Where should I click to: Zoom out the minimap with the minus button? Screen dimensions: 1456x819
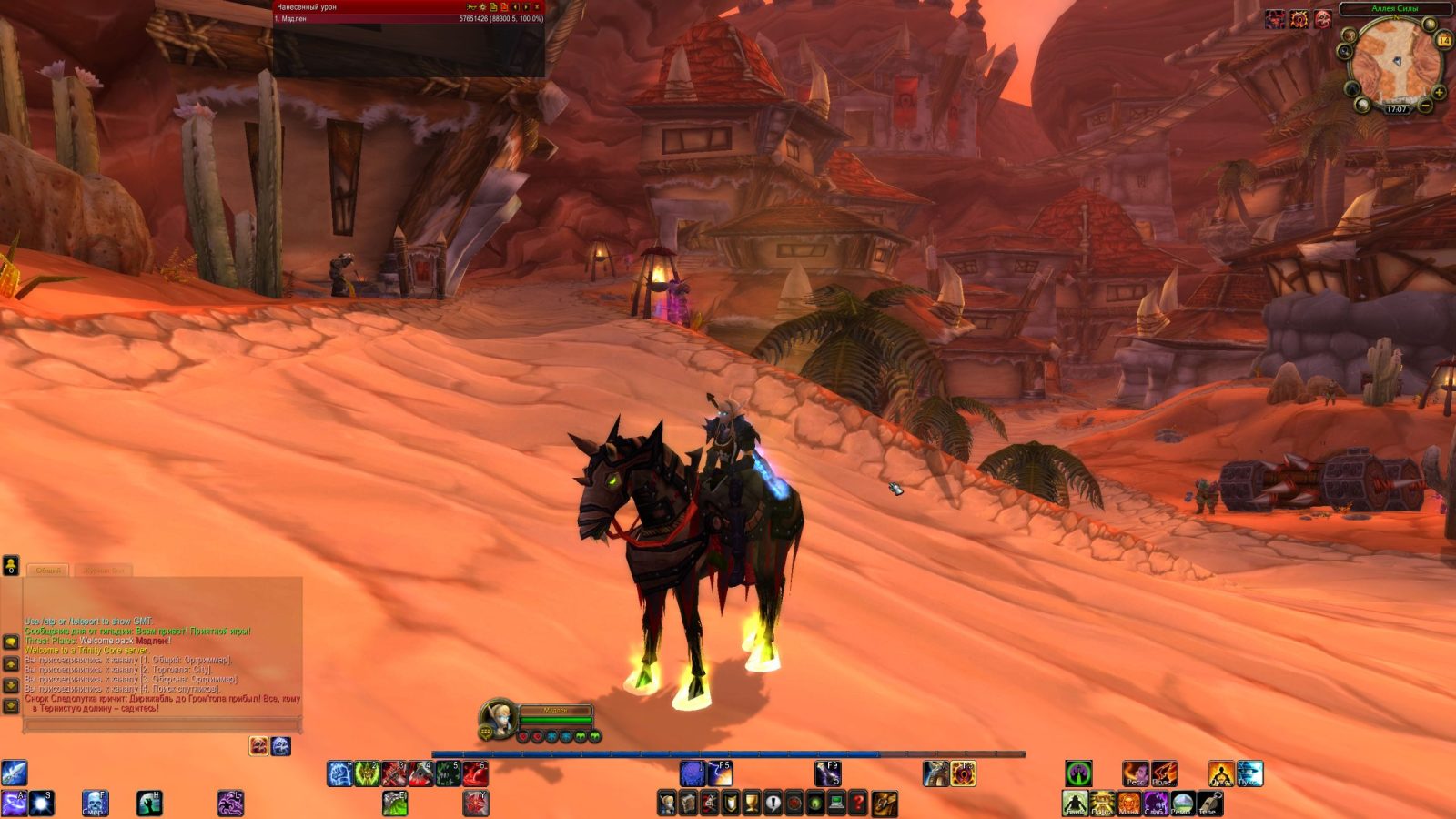click(x=1425, y=106)
